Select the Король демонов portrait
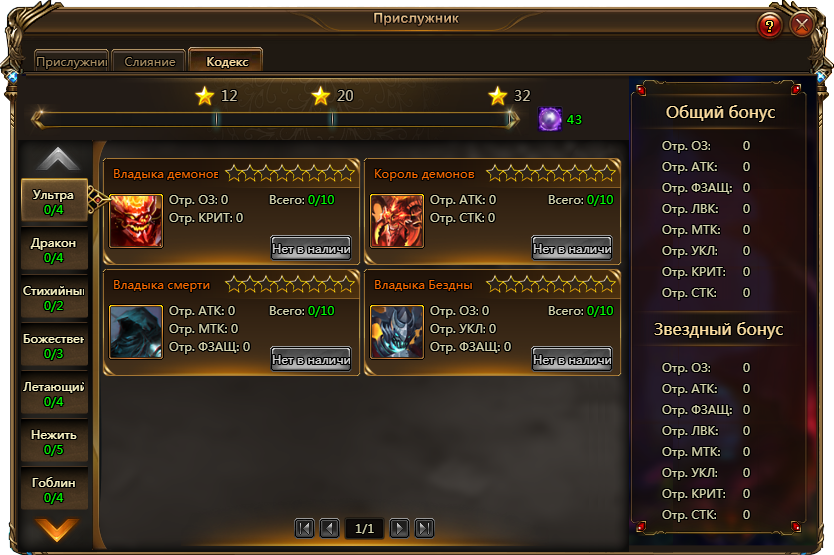Viewport: 834px width, 555px height. pos(397,221)
